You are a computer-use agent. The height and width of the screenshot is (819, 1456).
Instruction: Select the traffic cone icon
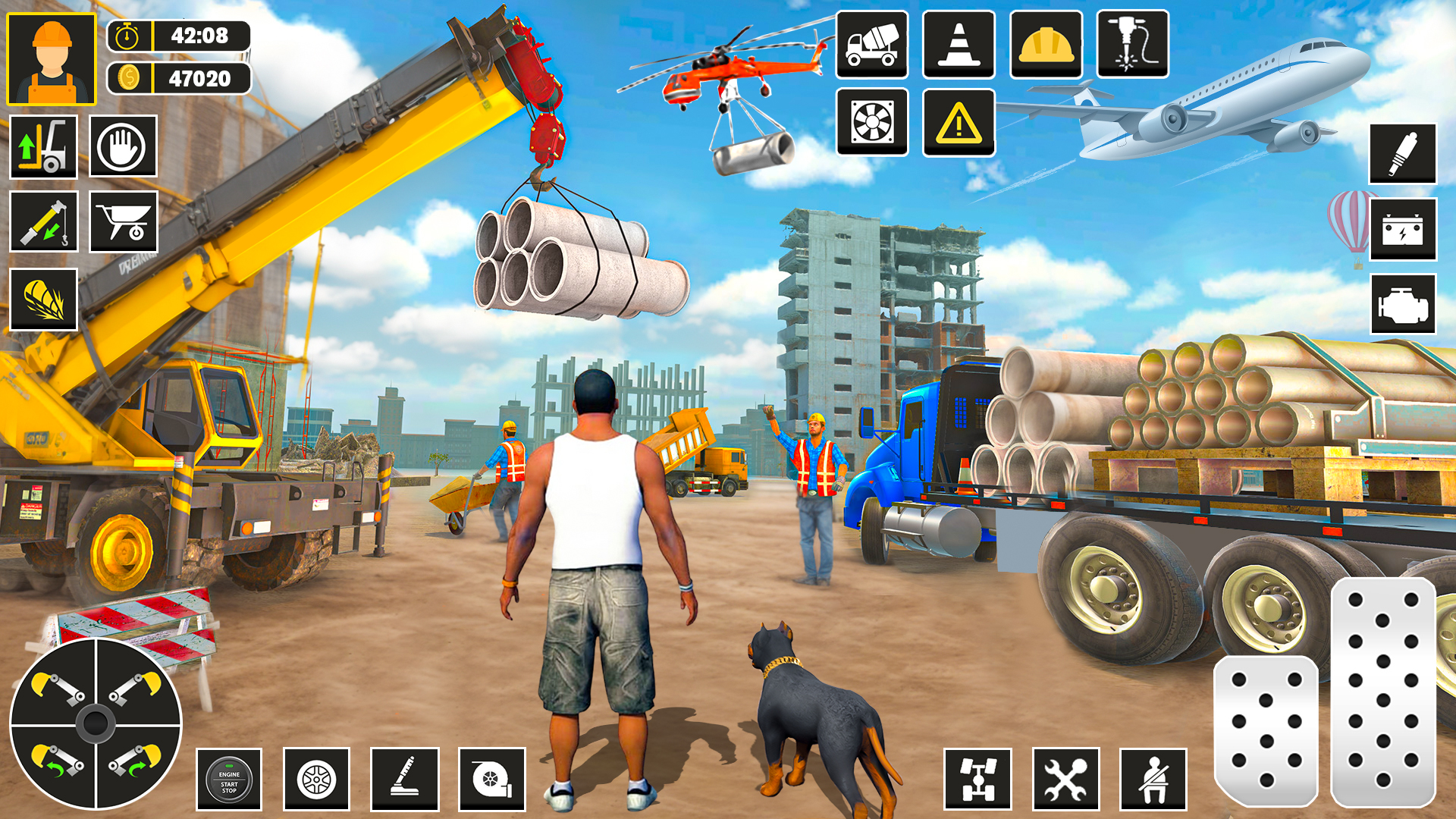(959, 45)
